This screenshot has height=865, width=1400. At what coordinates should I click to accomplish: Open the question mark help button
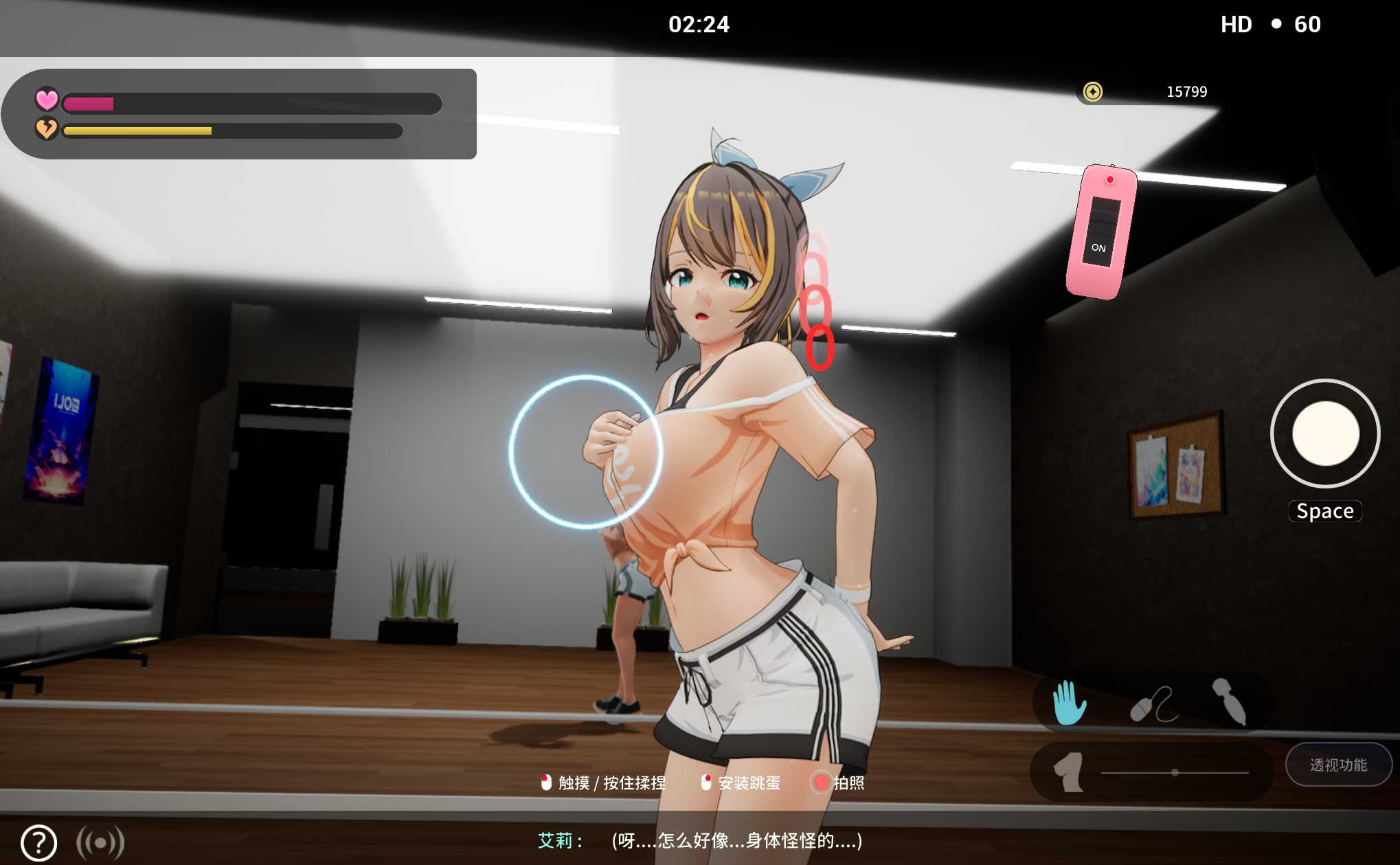pyautogui.click(x=38, y=842)
